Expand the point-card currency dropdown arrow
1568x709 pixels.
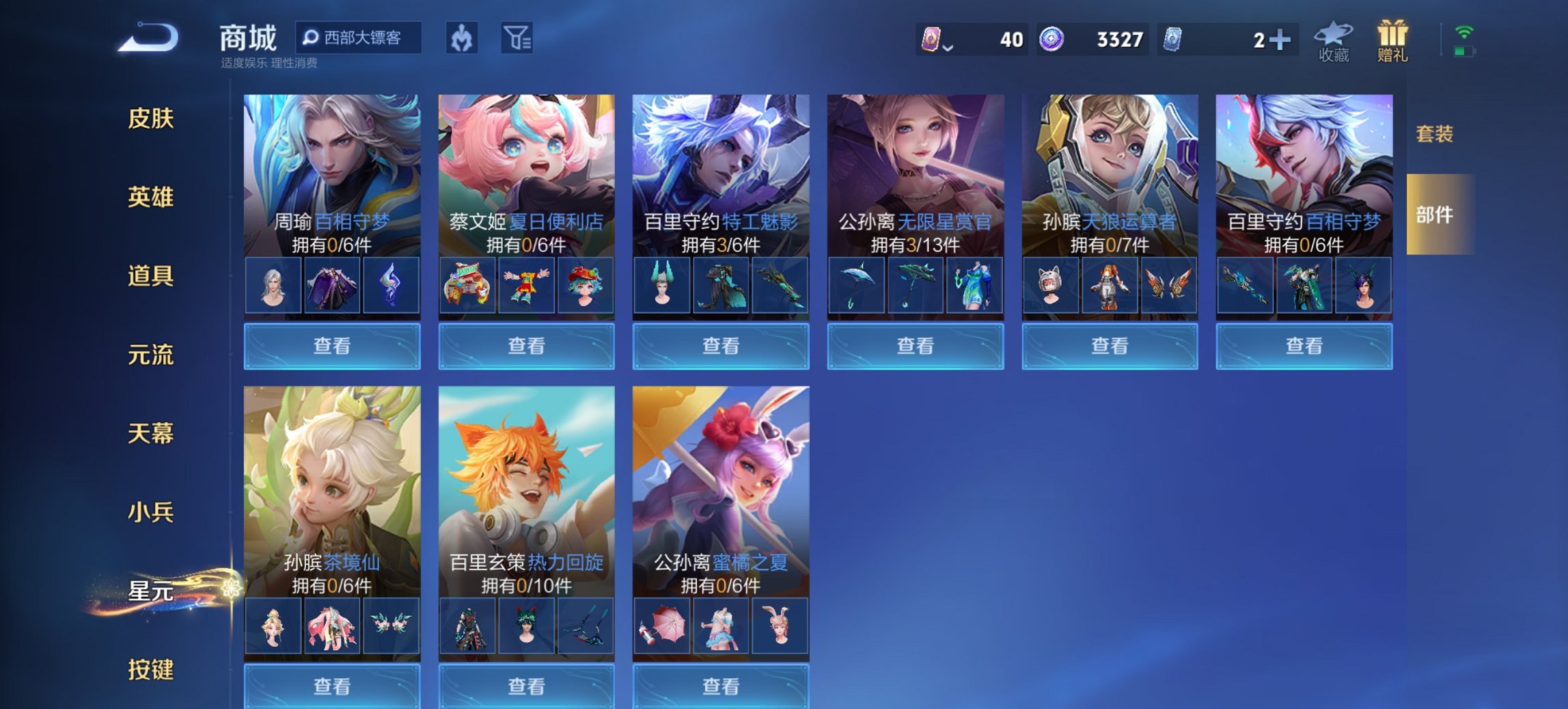coord(949,48)
